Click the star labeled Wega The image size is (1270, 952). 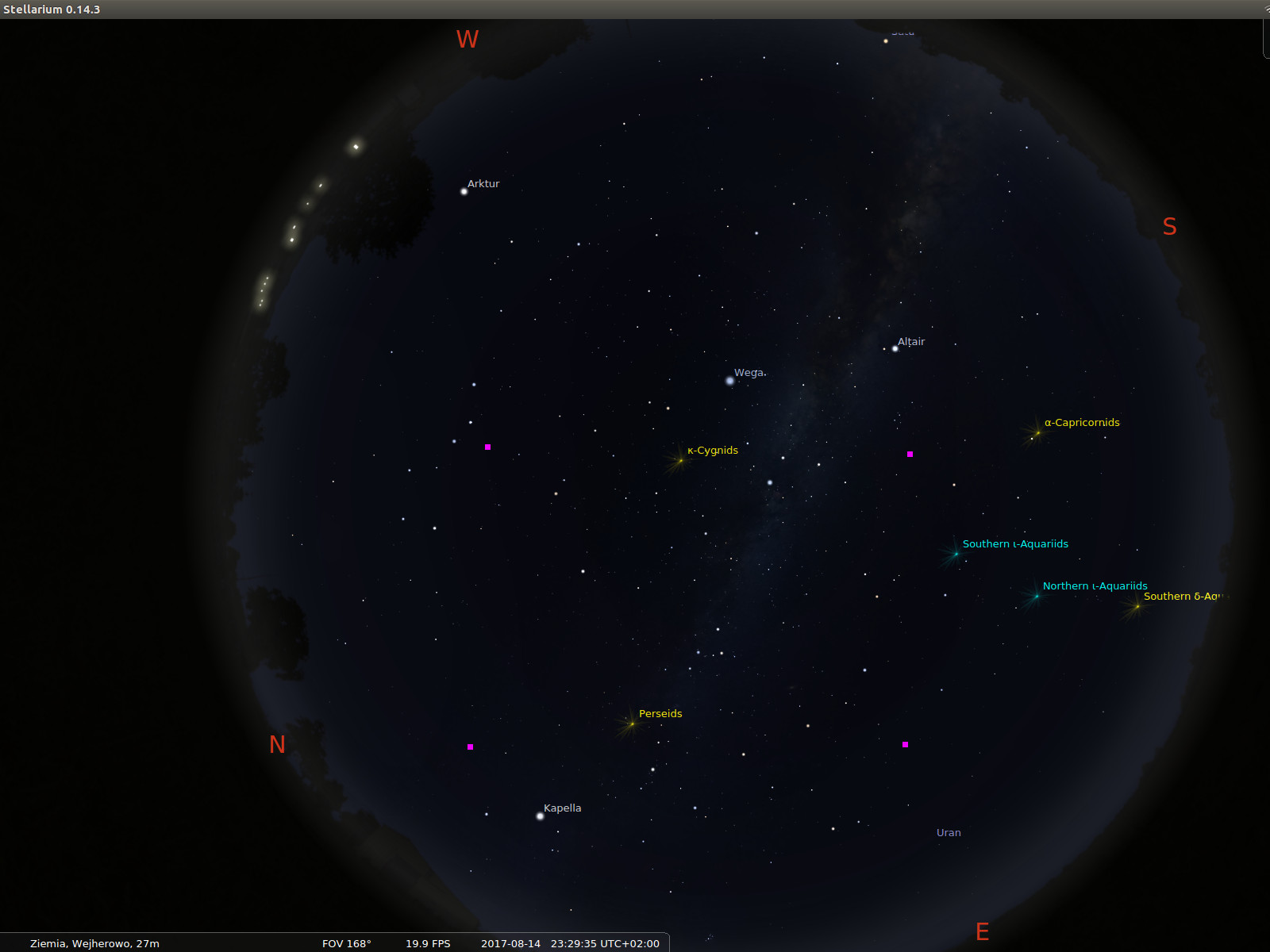730,381
